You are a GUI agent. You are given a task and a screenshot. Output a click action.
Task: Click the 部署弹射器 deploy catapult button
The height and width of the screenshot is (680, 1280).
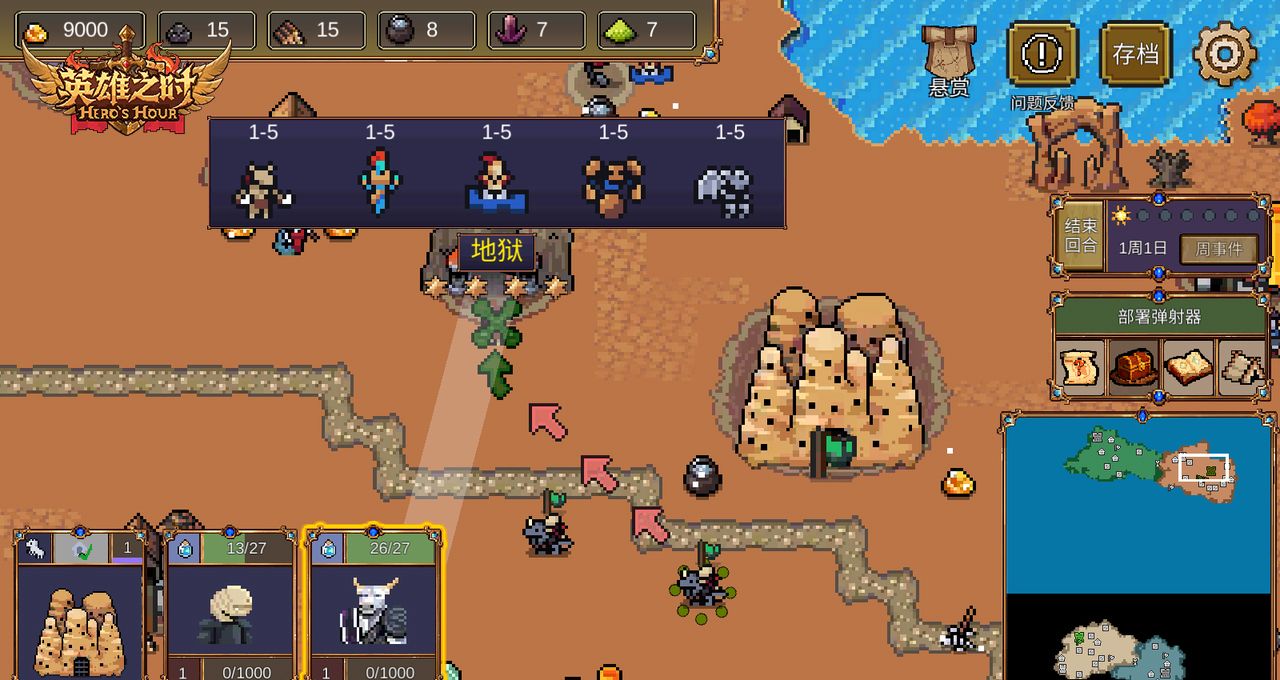[x=1159, y=317]
